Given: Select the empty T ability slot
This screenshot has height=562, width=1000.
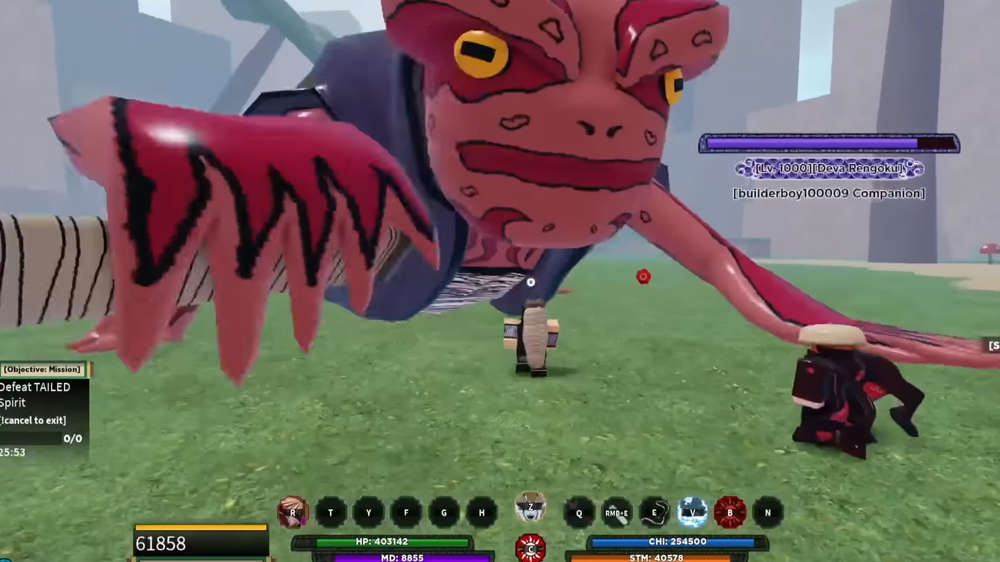Looking at the screenshot, I should (x=331, y=512).
